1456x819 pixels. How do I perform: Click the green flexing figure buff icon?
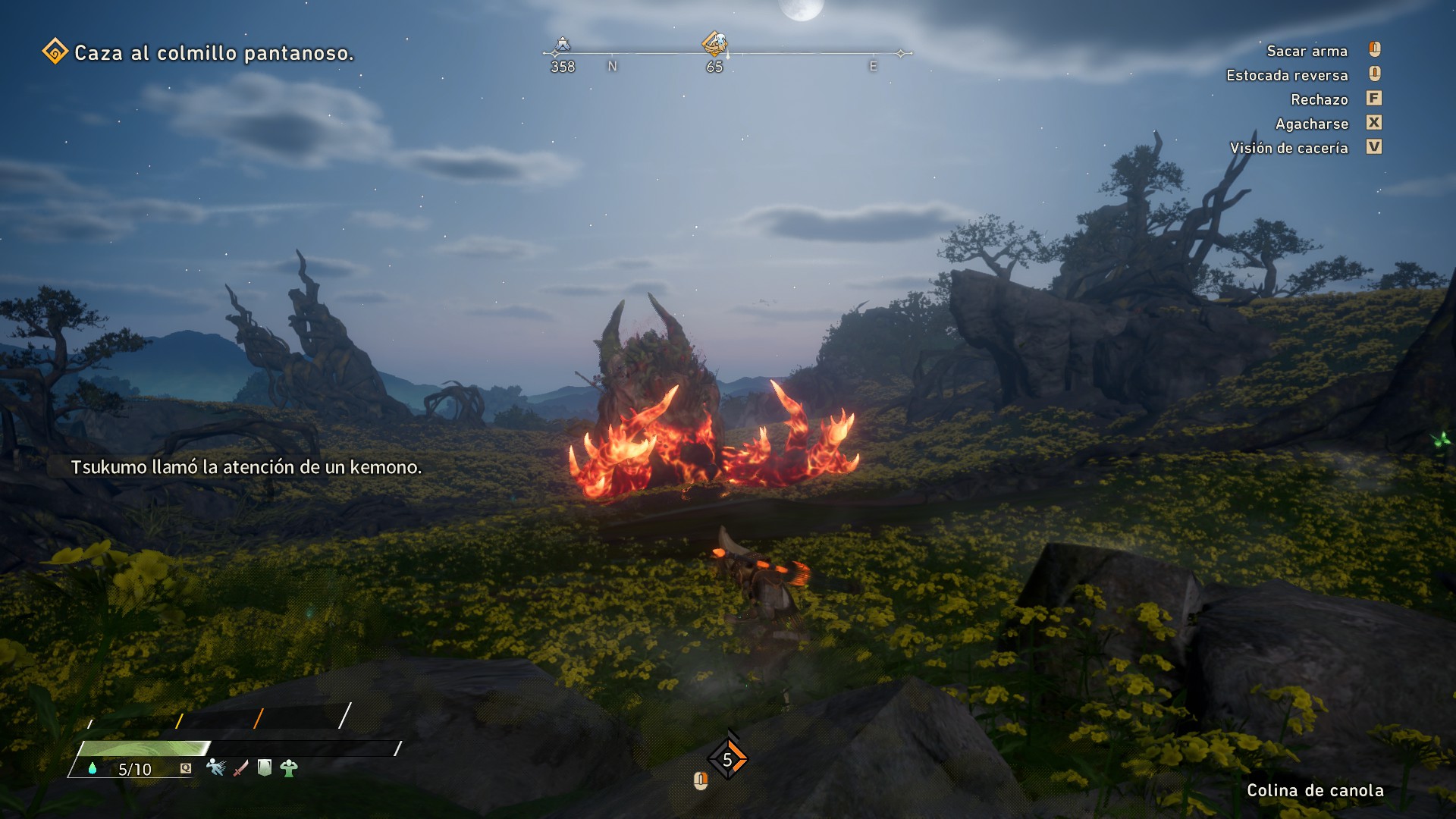coord(289,768)
